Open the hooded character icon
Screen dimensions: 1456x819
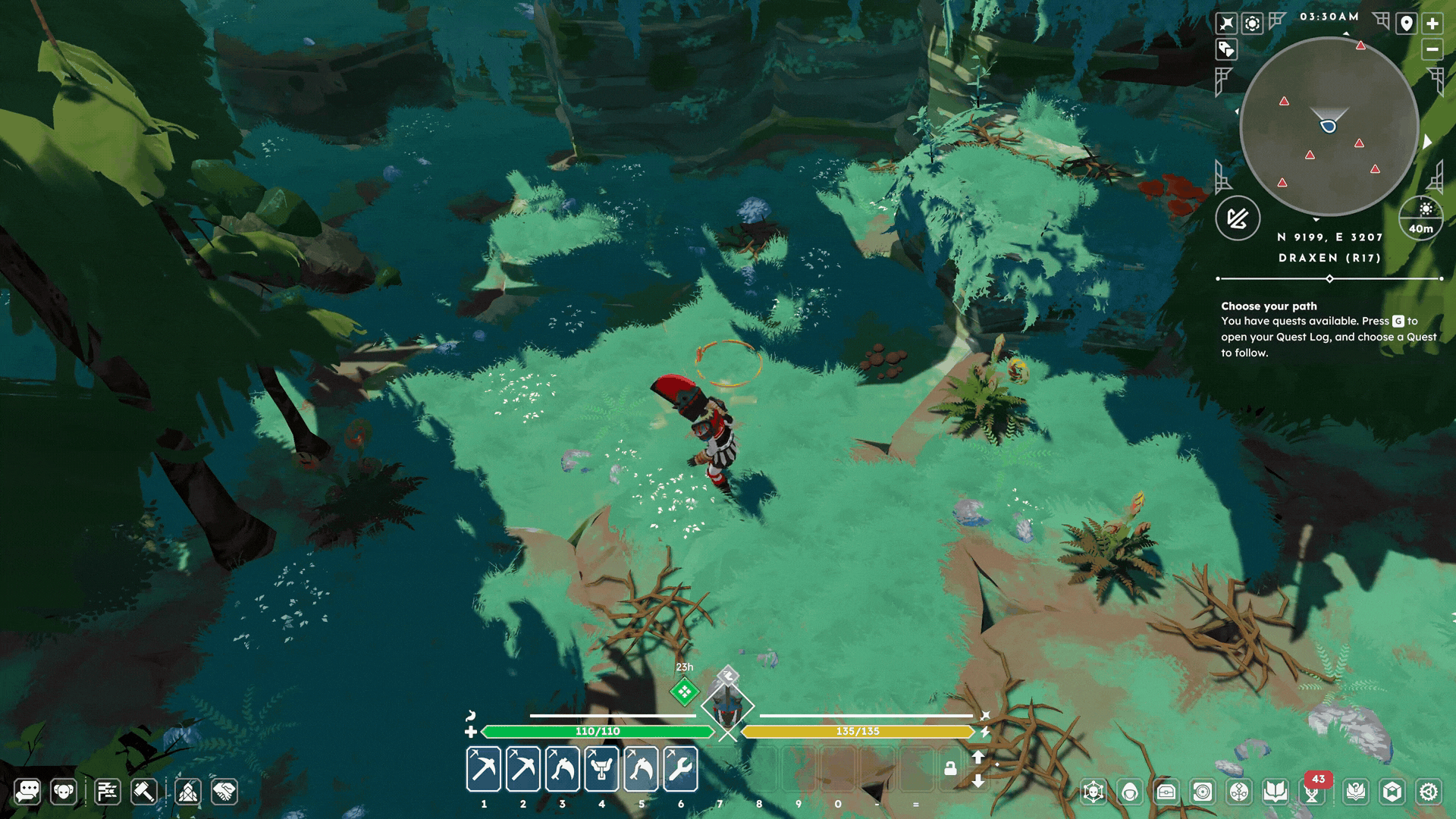tap(1130, 792)
